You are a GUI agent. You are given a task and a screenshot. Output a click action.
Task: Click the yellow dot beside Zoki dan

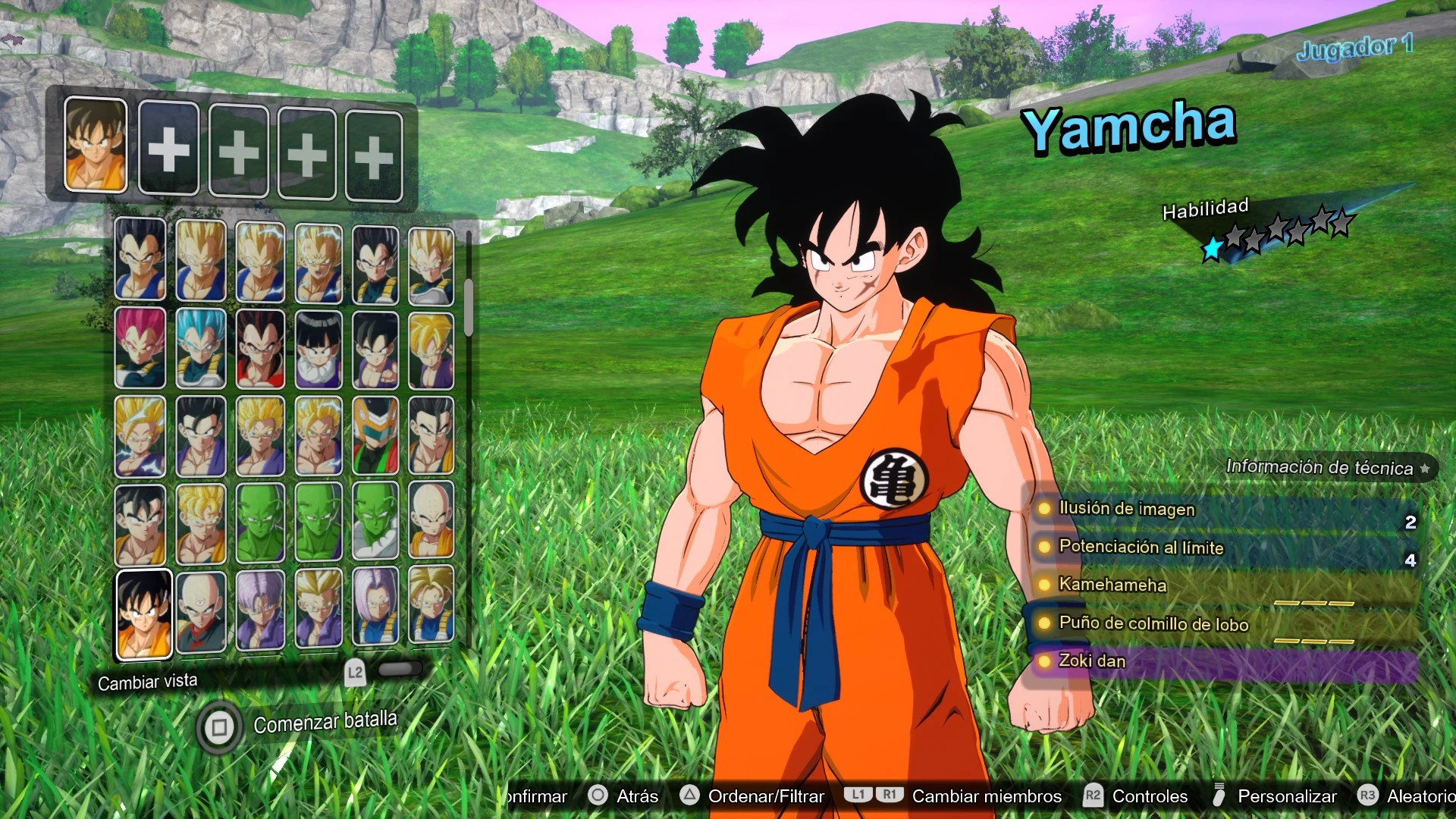click(x=1045, y=661)
